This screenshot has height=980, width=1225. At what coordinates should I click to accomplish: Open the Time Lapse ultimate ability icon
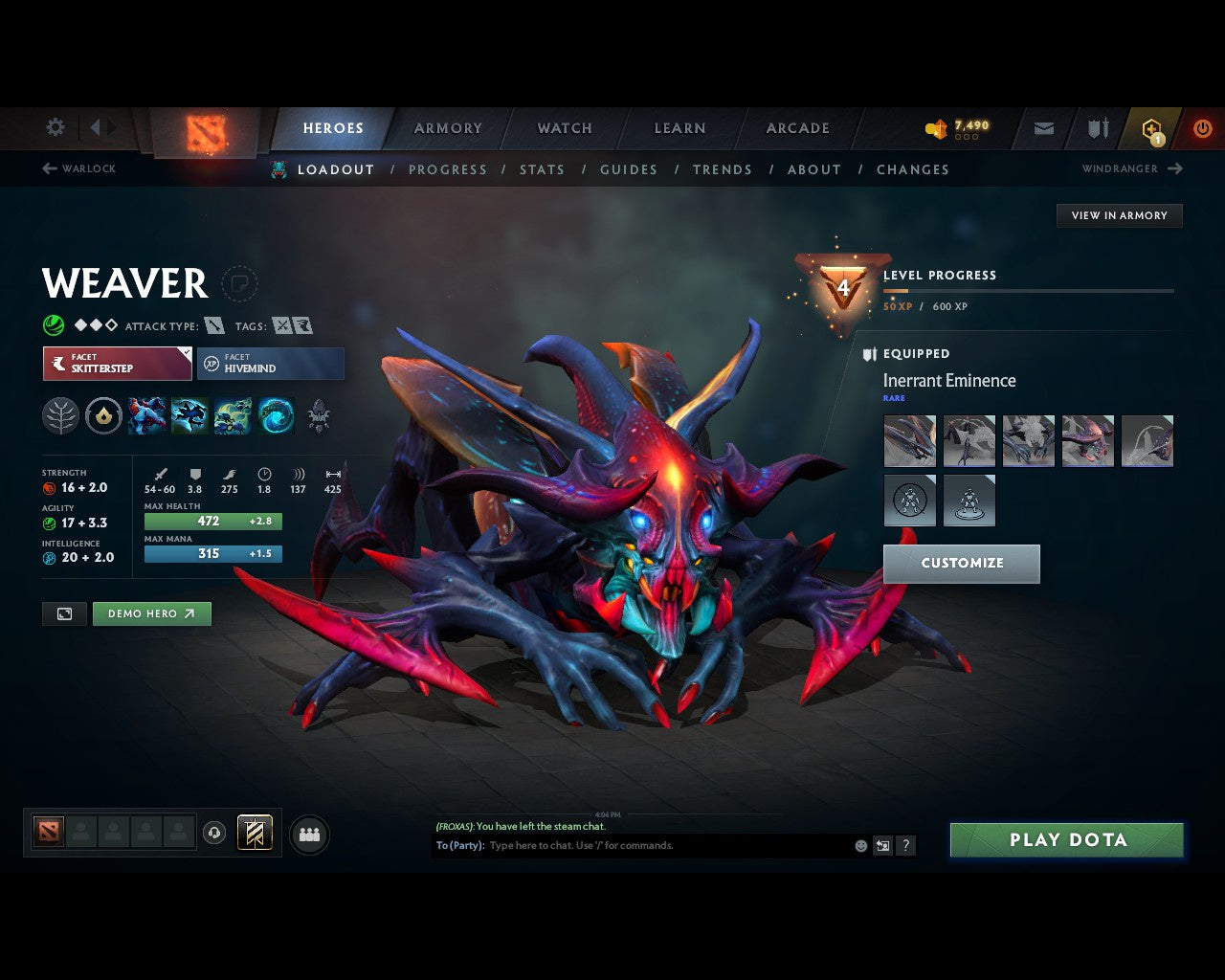(277, 415)
